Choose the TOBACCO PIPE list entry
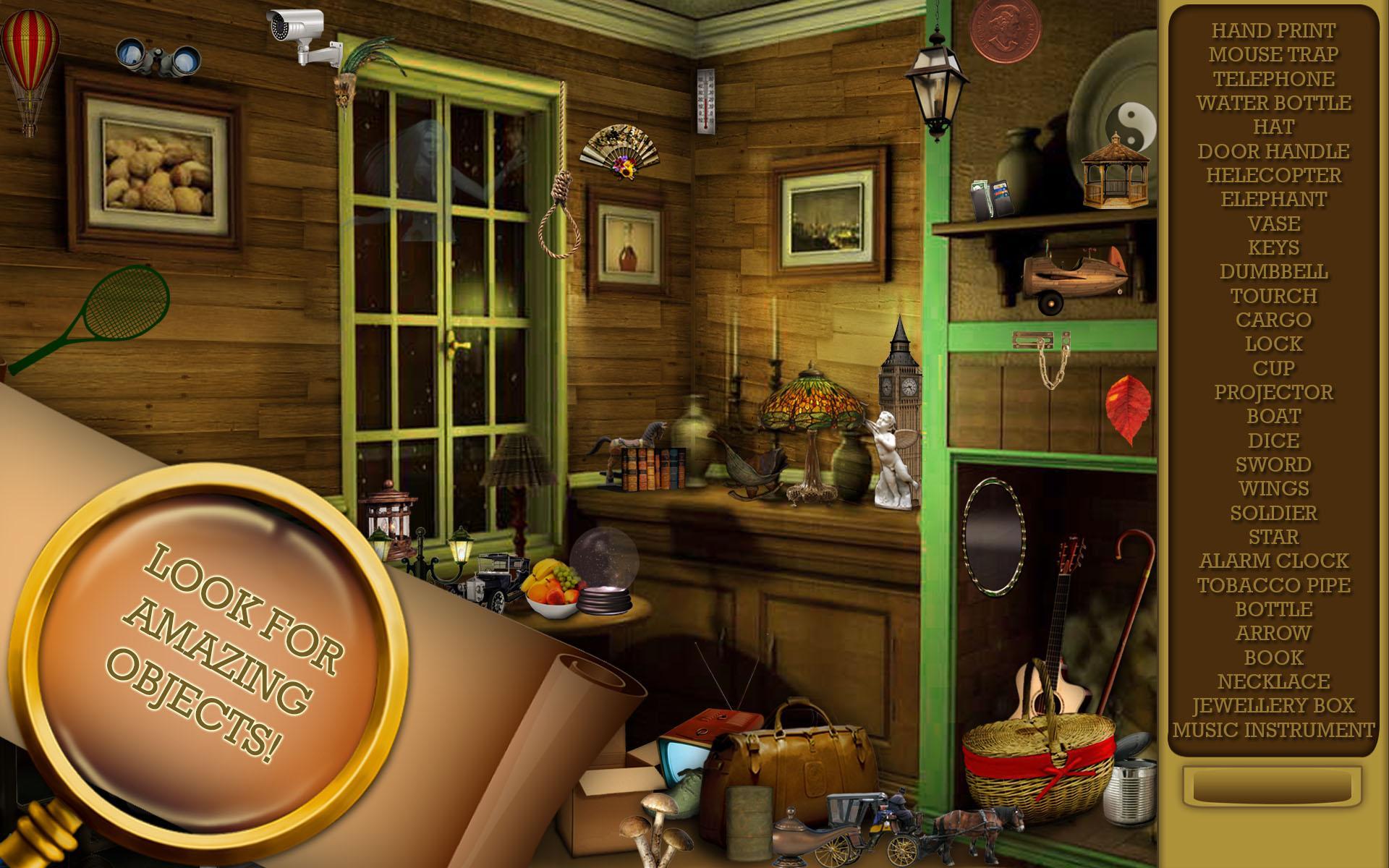 pyautogui.click(x=1273, y=585)
